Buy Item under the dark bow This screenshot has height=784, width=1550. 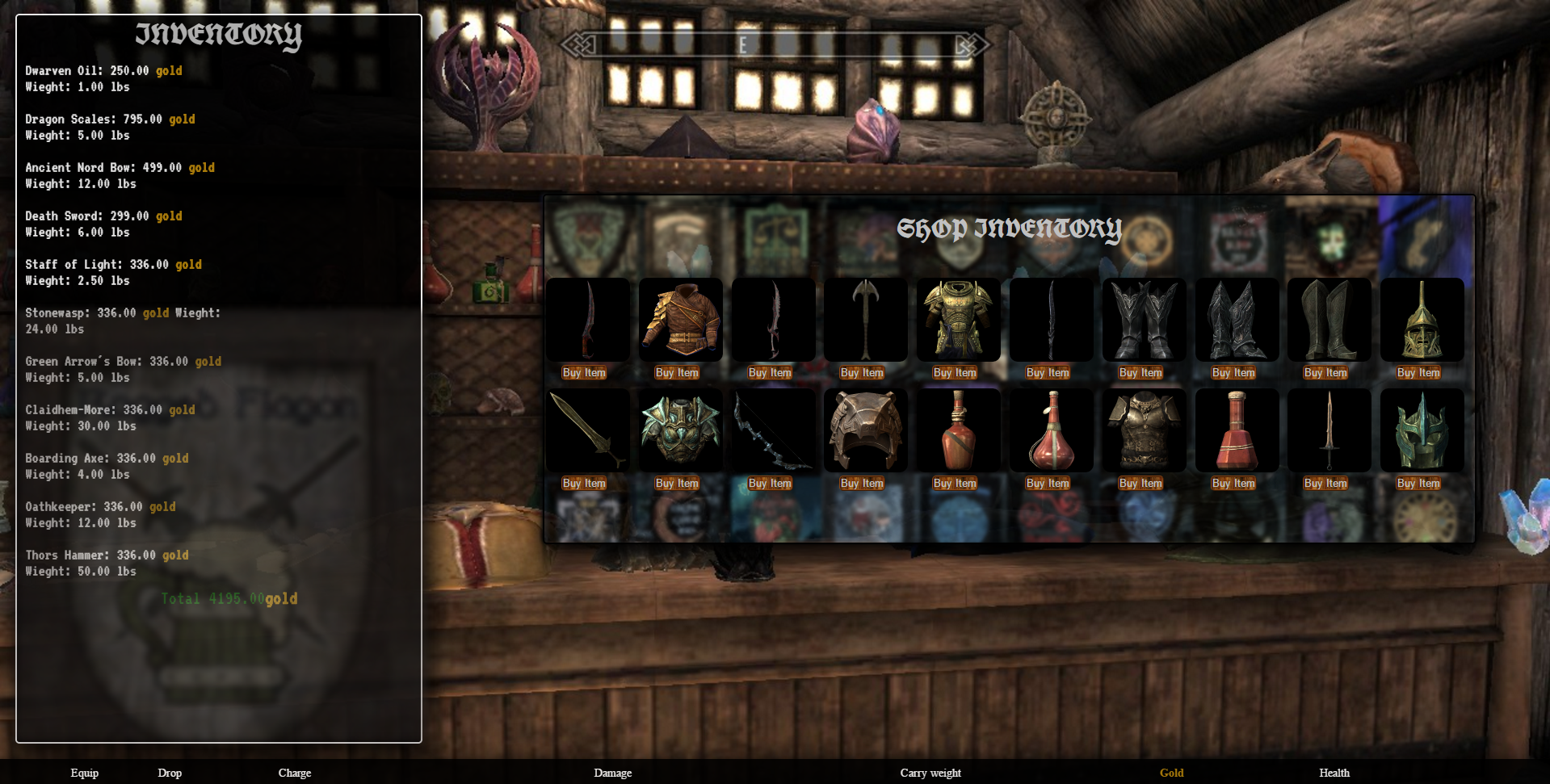pos(770,483)
